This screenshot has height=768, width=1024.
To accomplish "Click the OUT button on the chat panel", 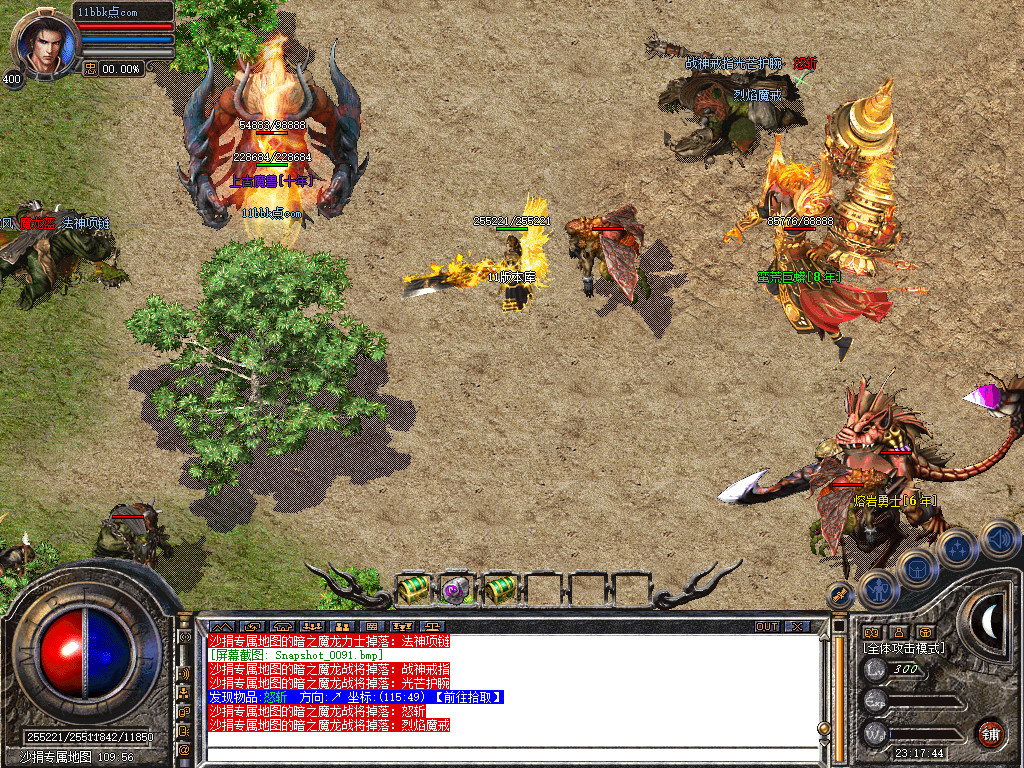I will click(766, 627).
